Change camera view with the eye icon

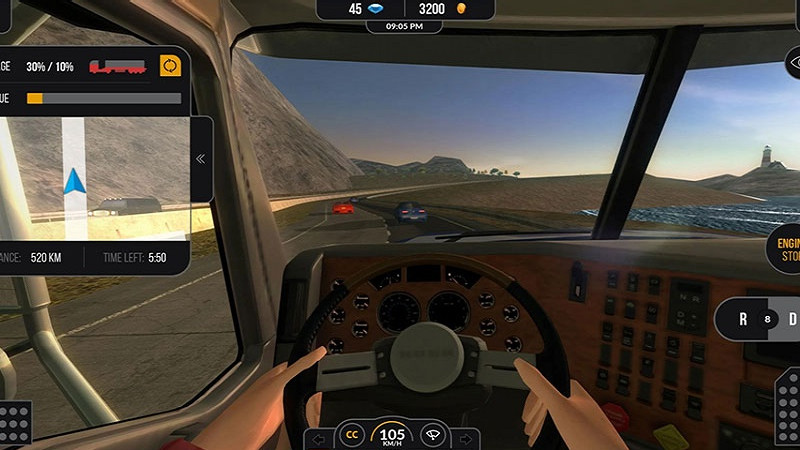pos(792,64)
